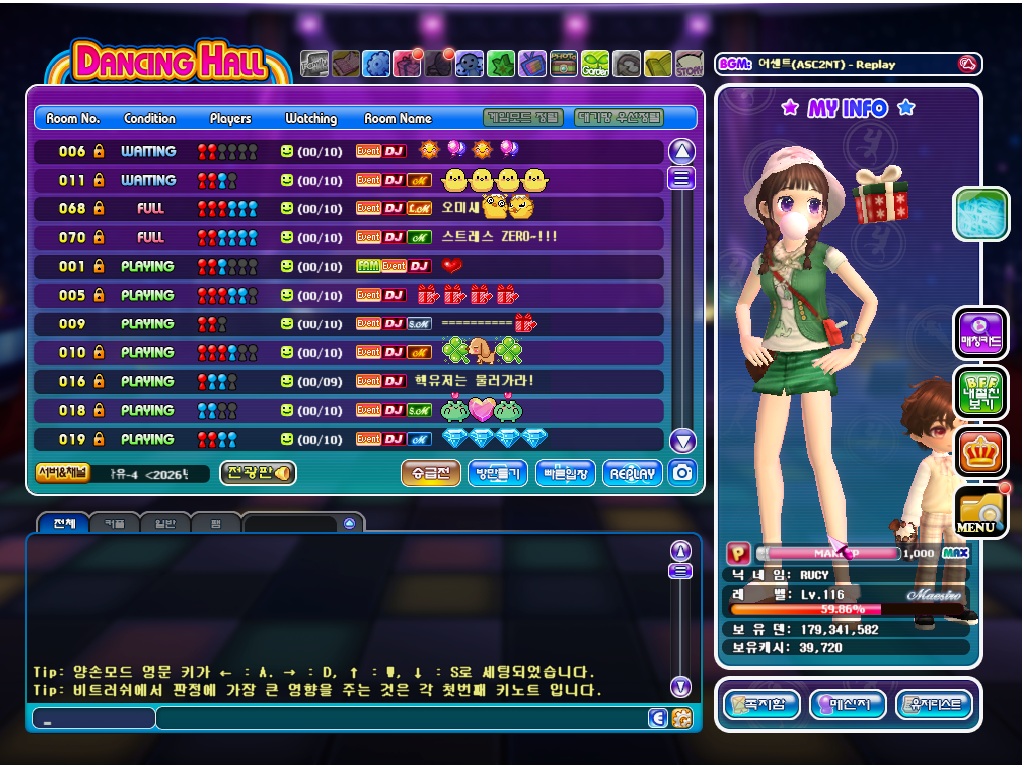Open the purple 매칭카드 matching card icon
This screenshot has height=768, width=1024.
(980, 333)
